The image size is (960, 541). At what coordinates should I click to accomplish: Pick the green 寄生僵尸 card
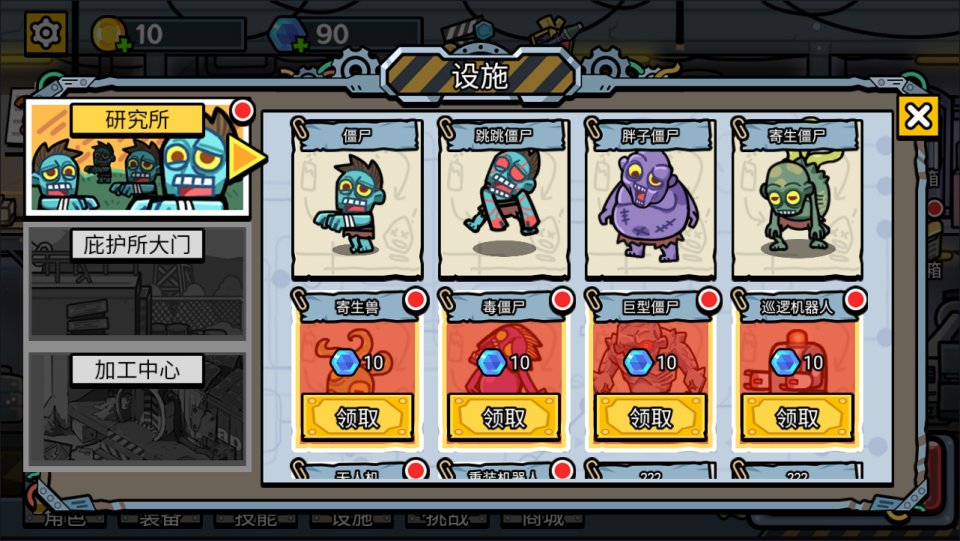pos(797,200)
